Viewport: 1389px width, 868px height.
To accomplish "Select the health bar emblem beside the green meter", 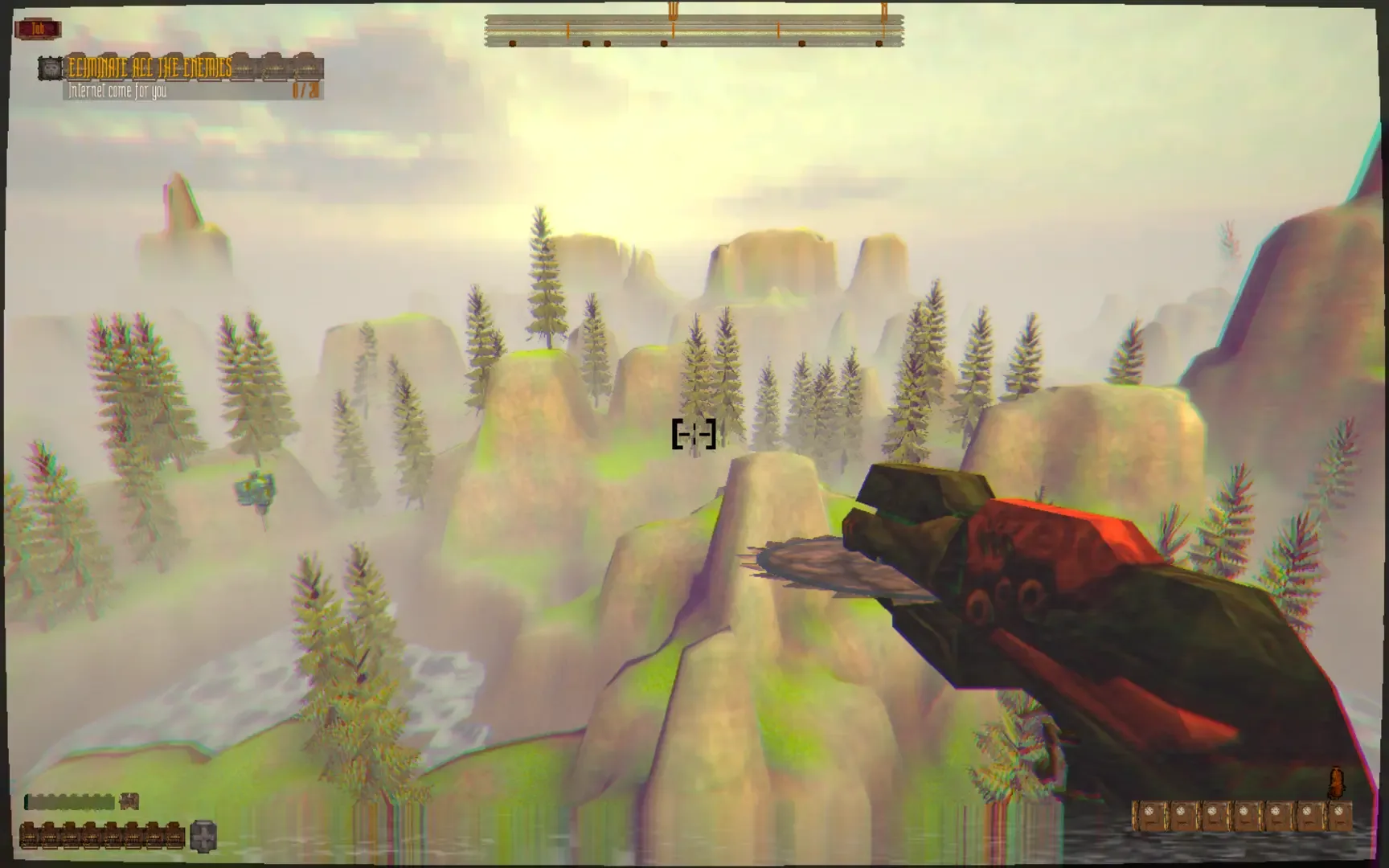I will coord(129,801).
